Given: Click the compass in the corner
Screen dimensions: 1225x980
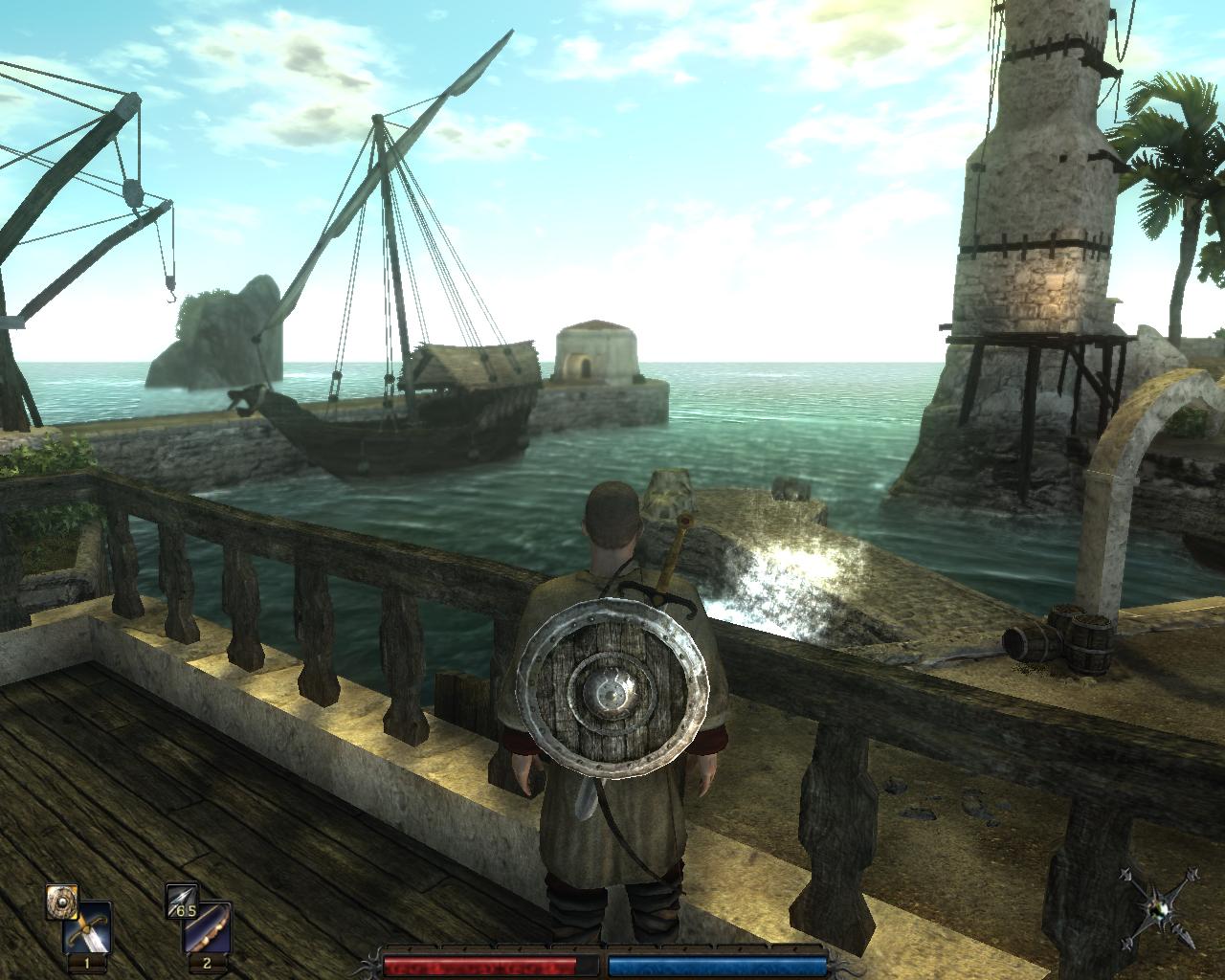Looking at the screenshot, I should pos(1162,910).
